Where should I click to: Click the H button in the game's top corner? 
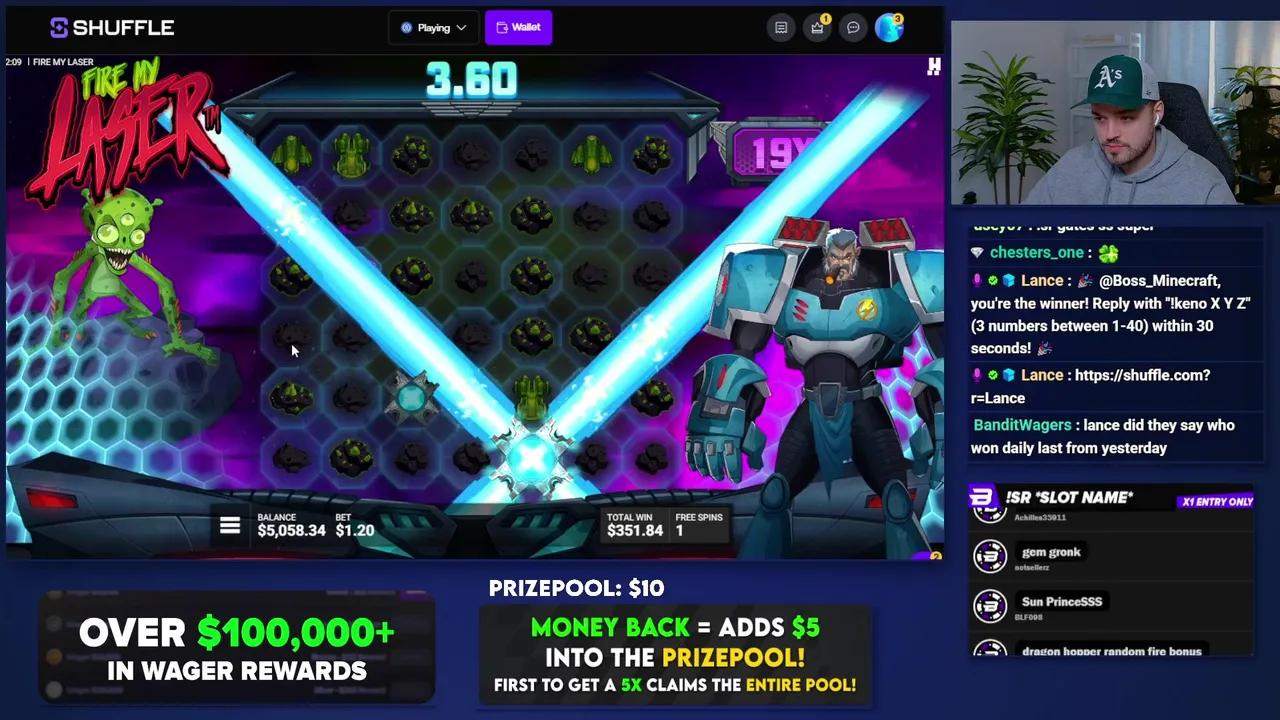(933, 66)
